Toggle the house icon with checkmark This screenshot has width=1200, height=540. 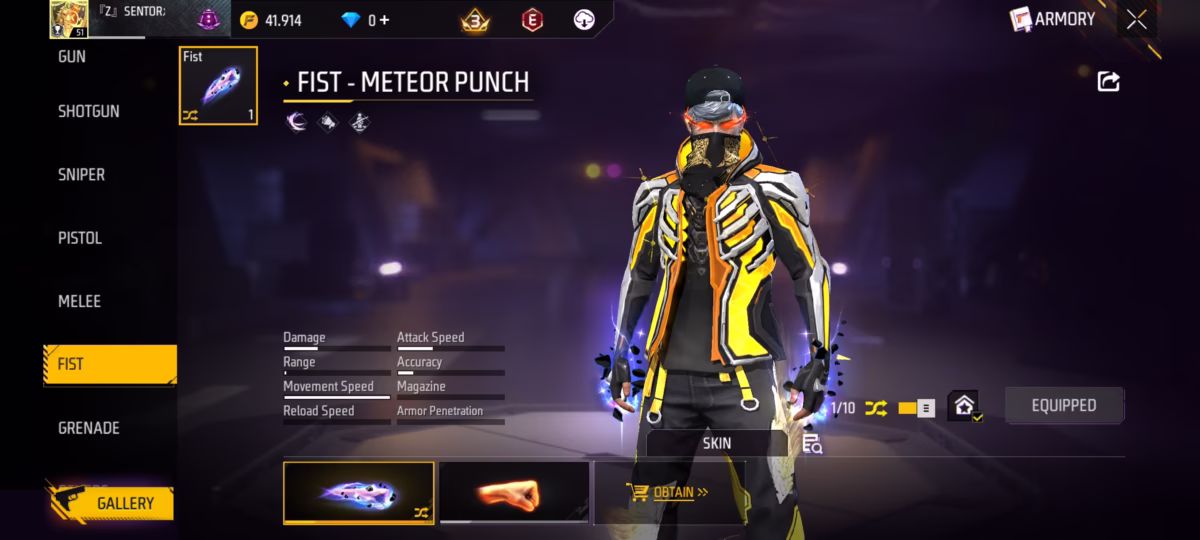tap(963, 406)
